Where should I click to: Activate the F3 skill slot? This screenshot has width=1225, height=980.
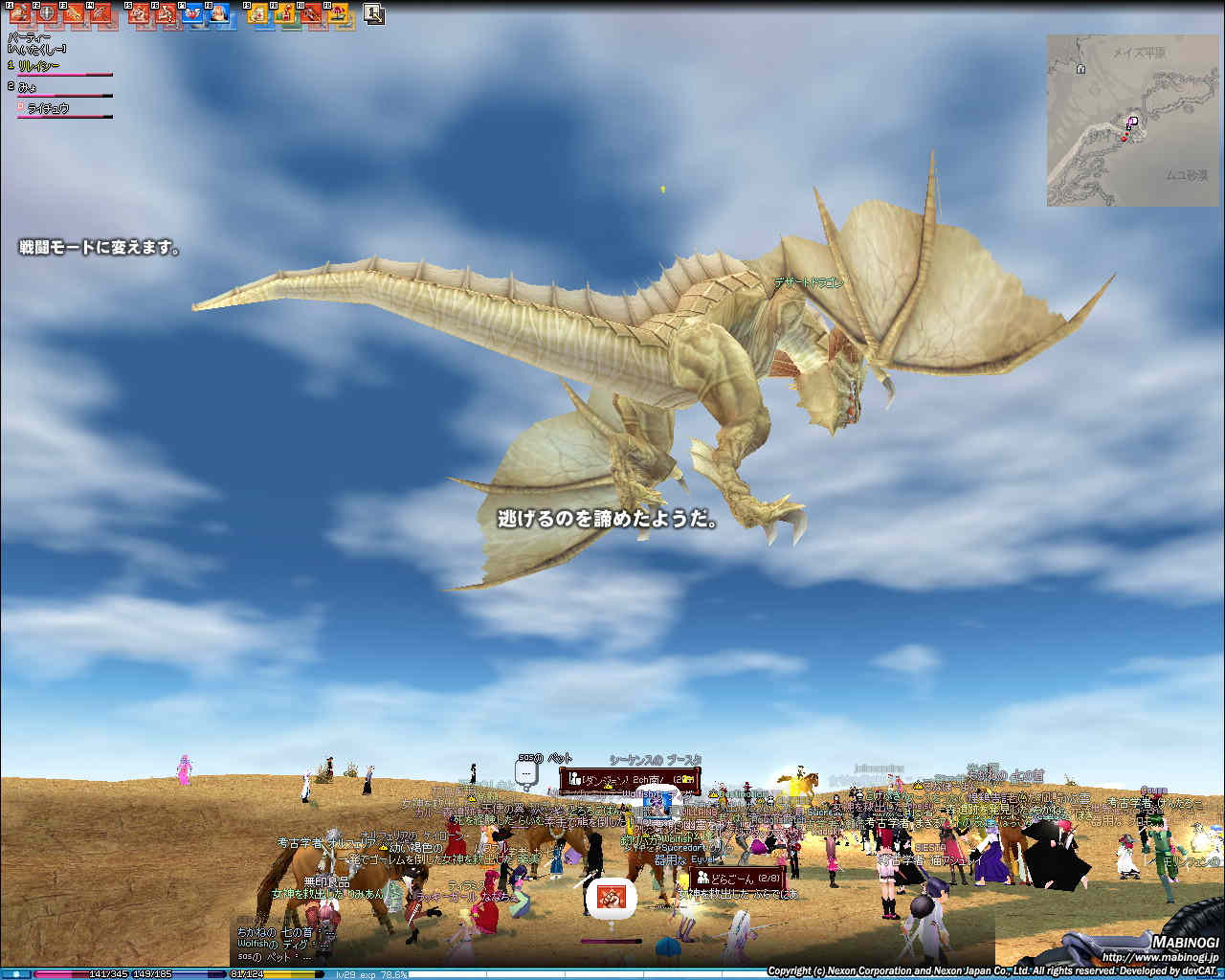[72, 13]
